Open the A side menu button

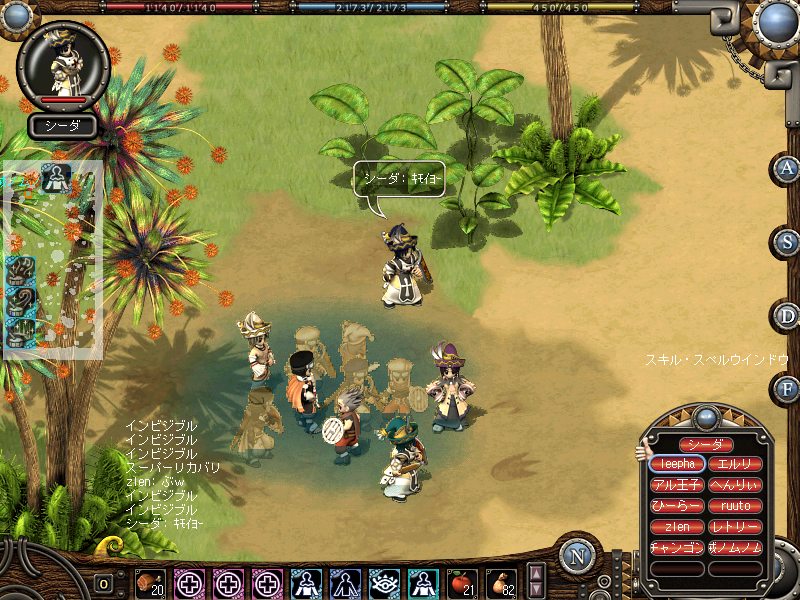coord(787,168)
